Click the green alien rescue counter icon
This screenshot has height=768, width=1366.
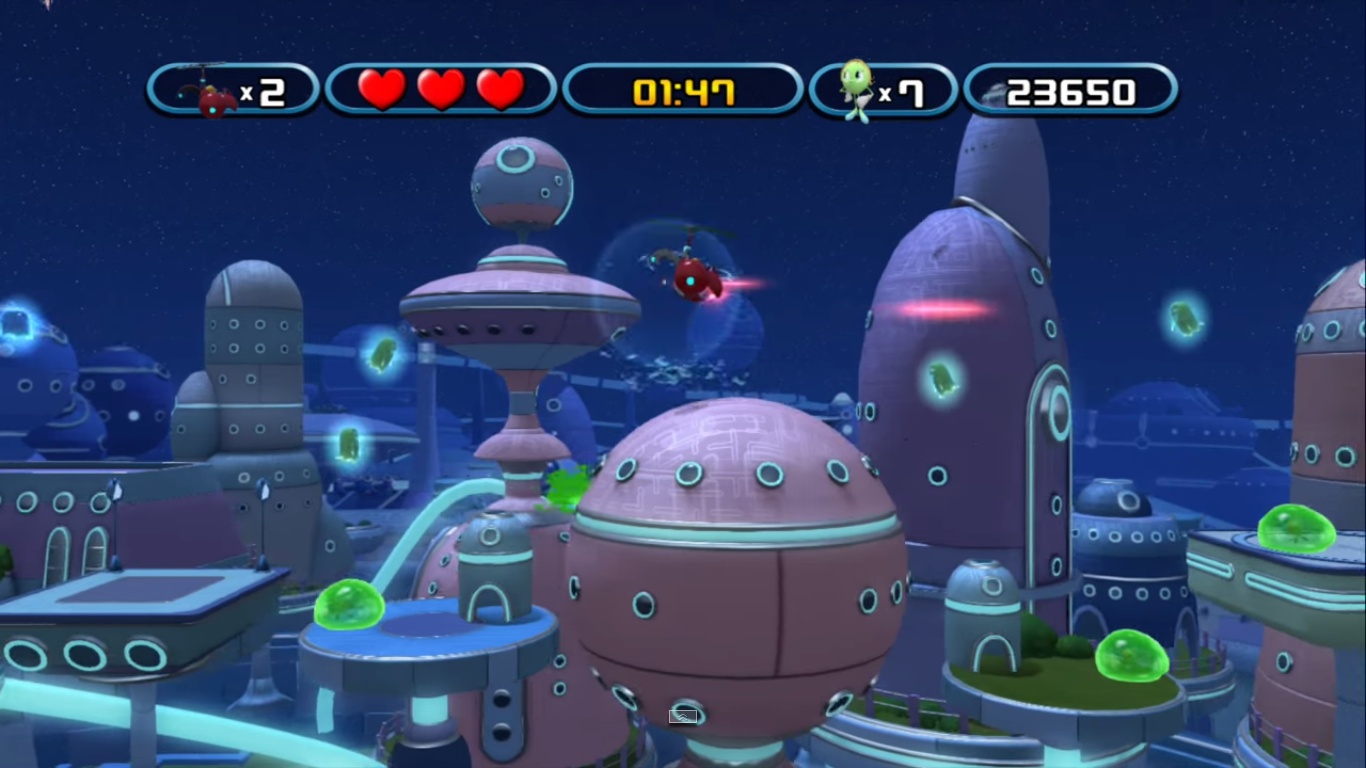(855, 89)
